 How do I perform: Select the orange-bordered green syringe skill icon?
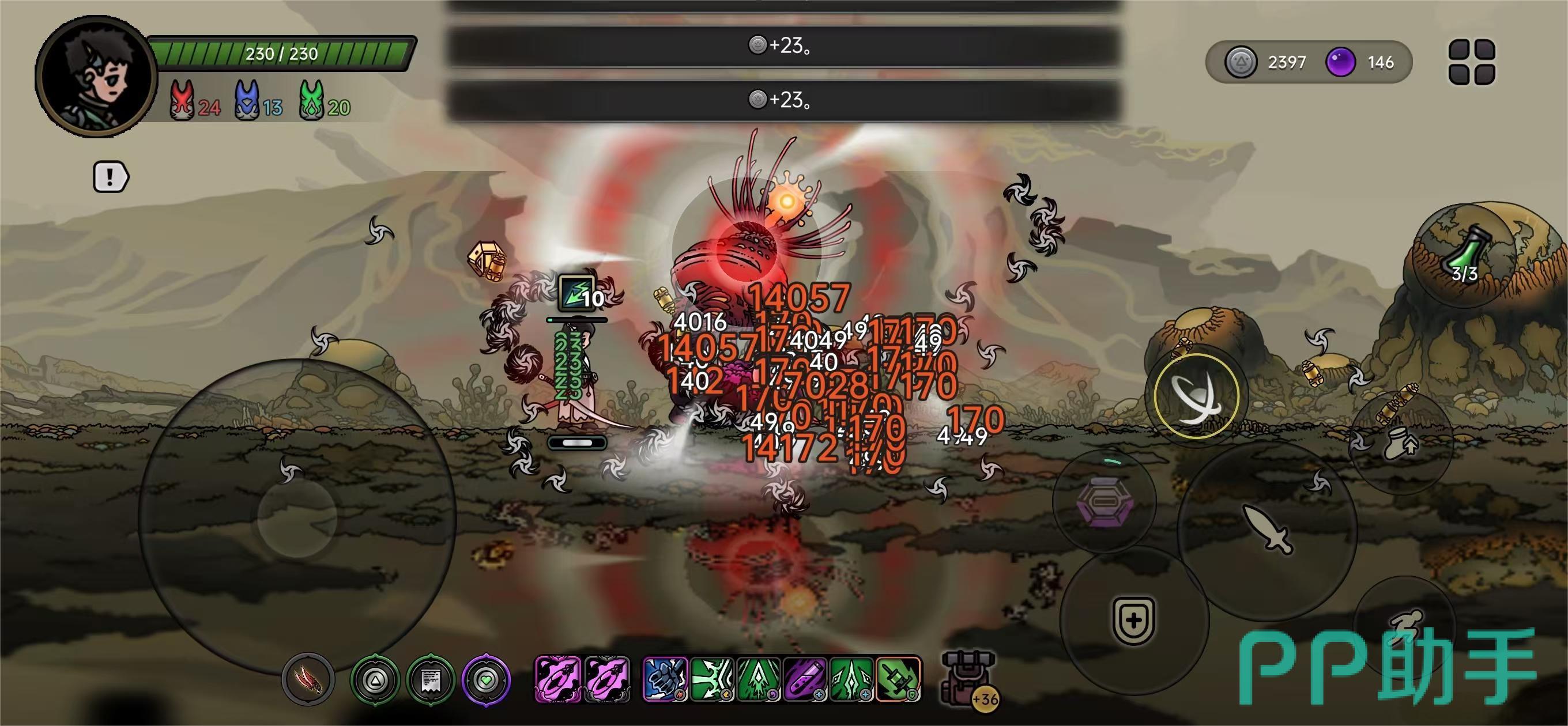[x=898, y=679]
